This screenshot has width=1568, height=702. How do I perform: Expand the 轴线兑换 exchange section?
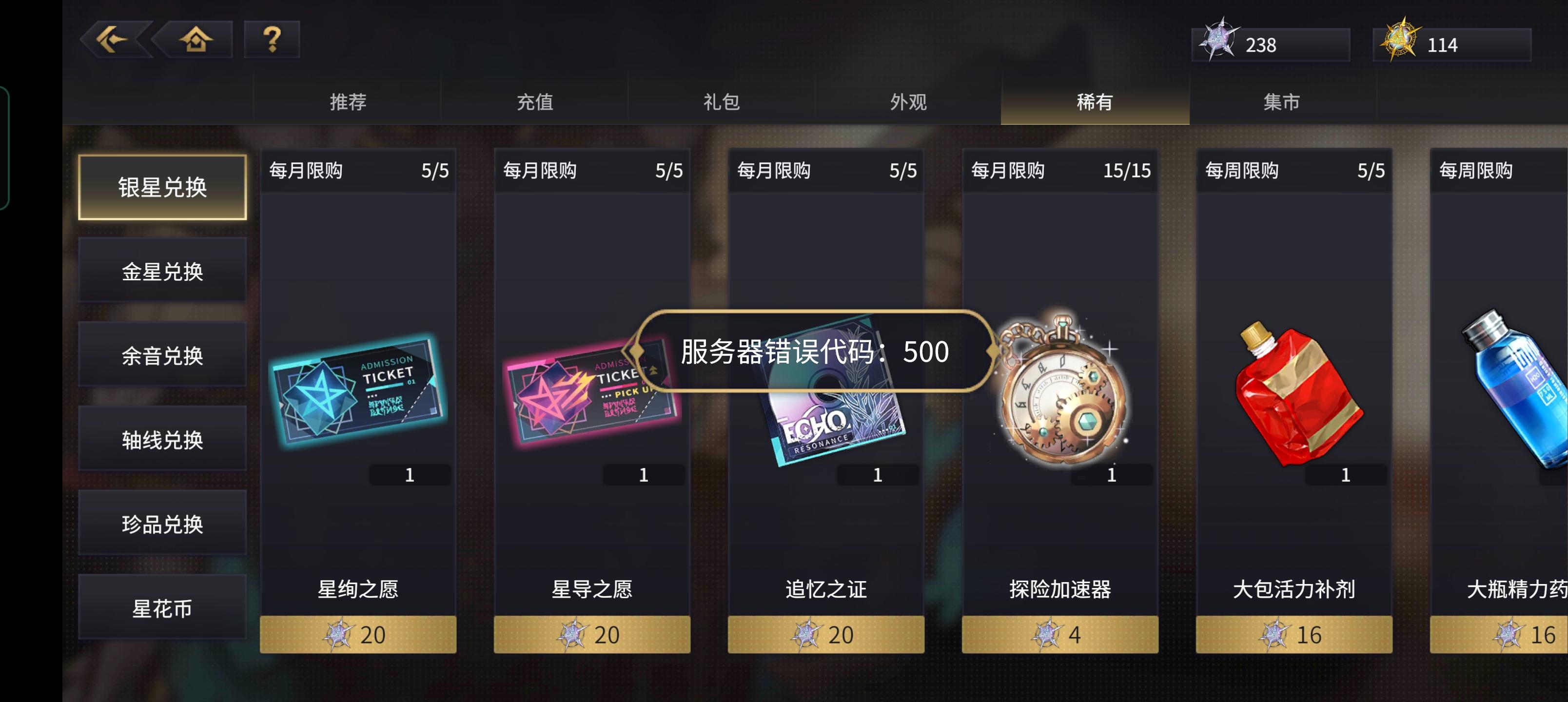(162, 438)
